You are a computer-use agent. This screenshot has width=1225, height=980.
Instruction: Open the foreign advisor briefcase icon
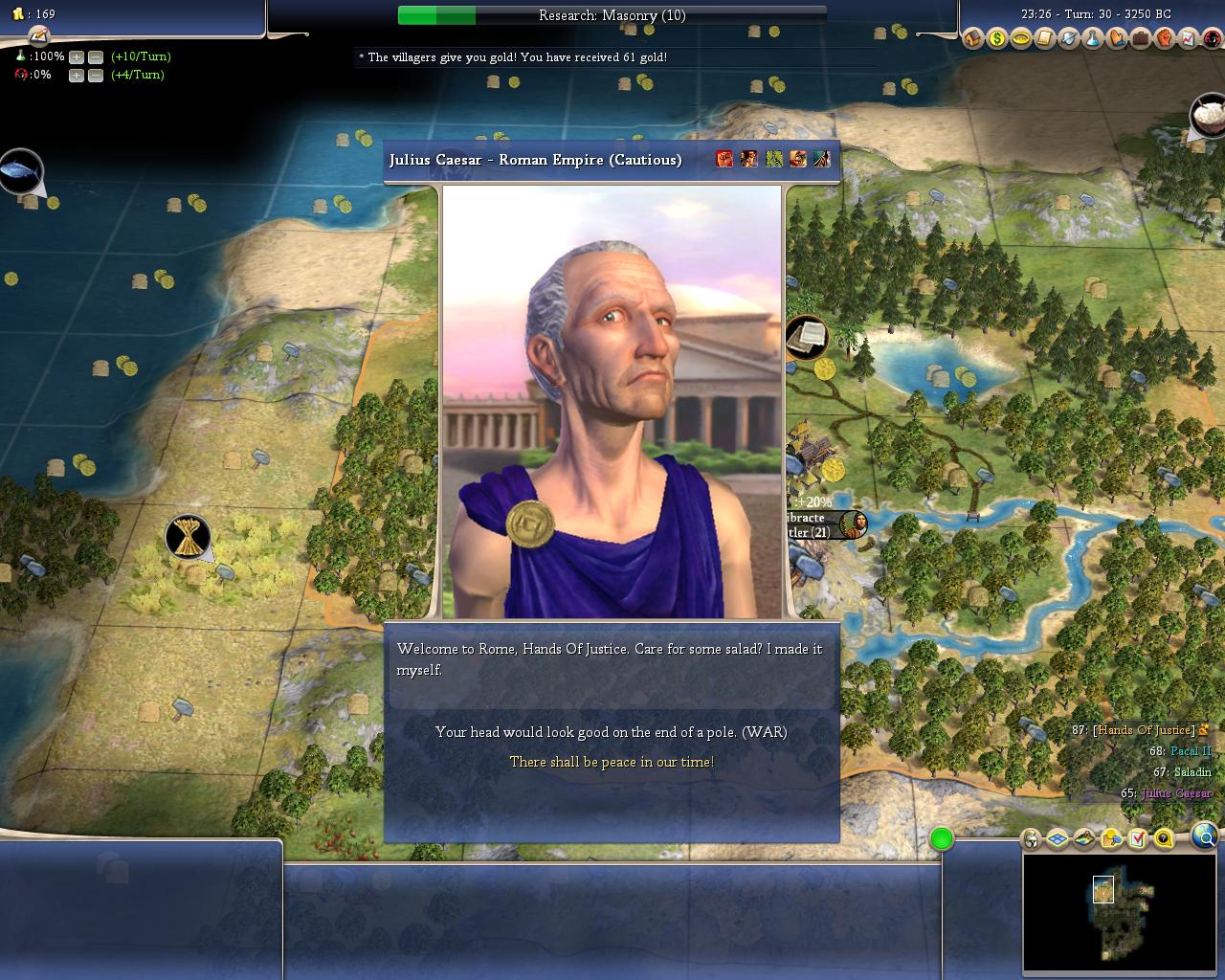point(1141,39)
